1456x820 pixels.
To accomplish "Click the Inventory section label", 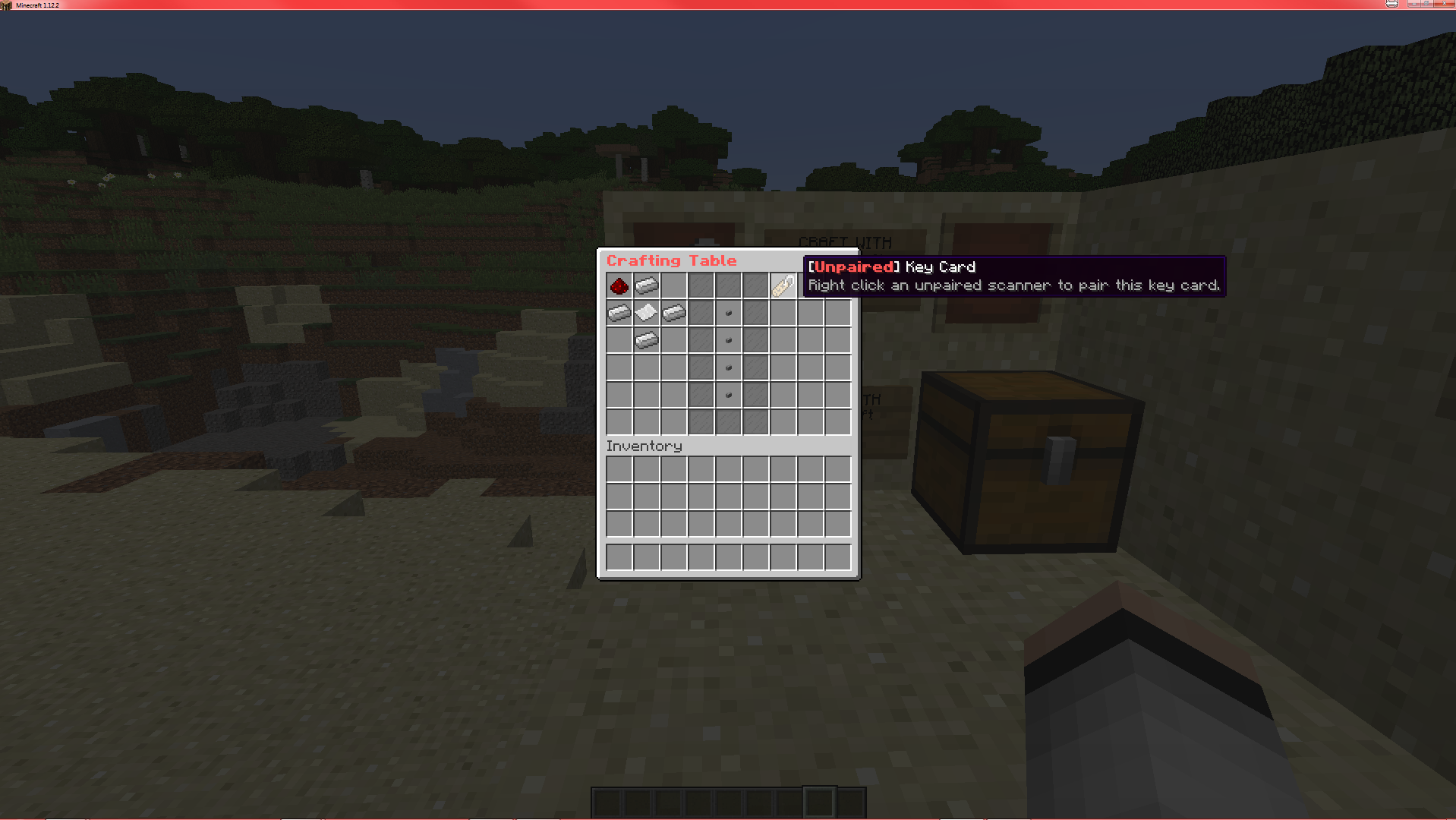I will point(644,446).
